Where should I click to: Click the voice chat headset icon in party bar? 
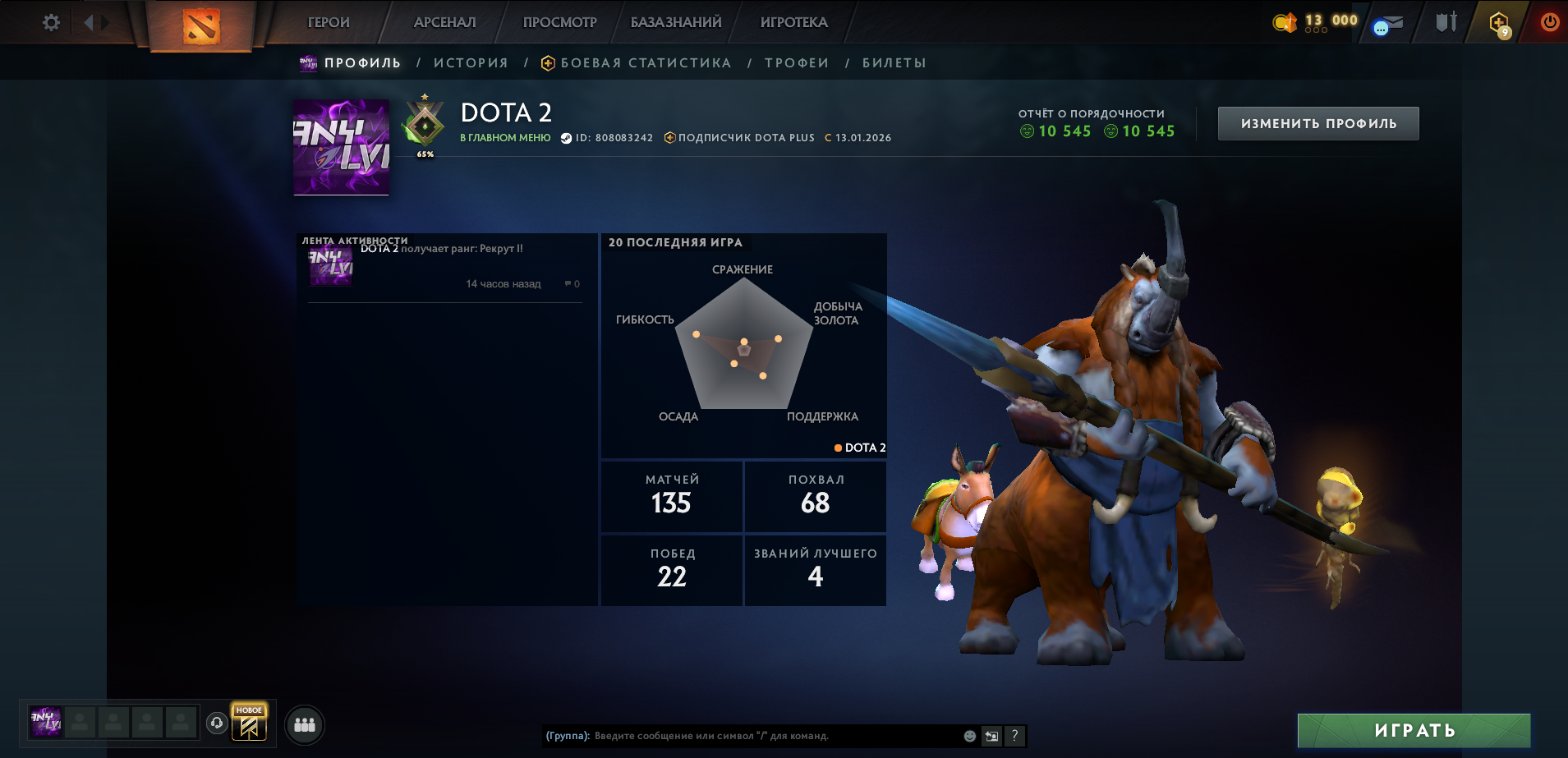click(x=216, y=724)
